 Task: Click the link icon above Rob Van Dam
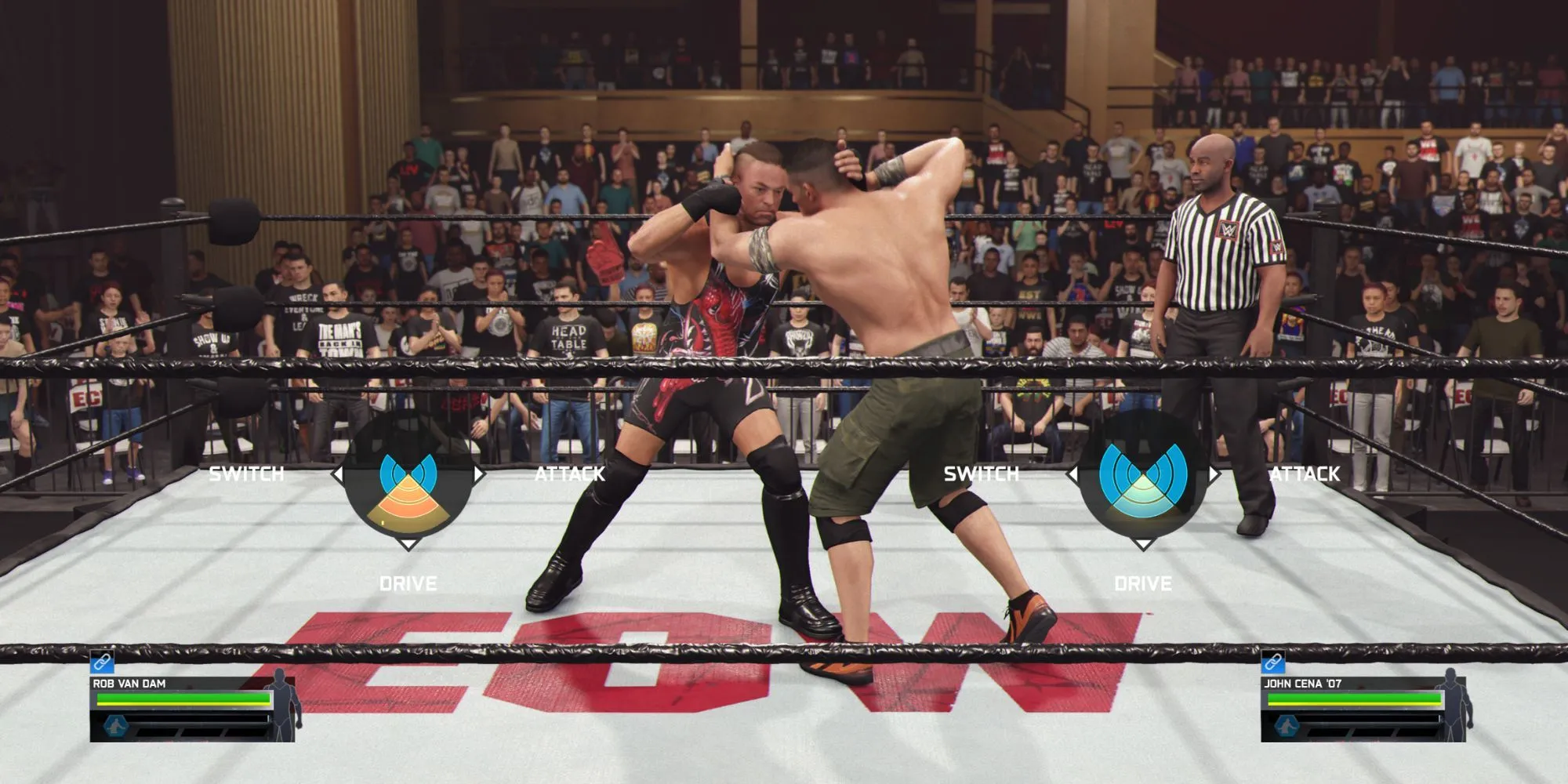[x=102, y=662]
